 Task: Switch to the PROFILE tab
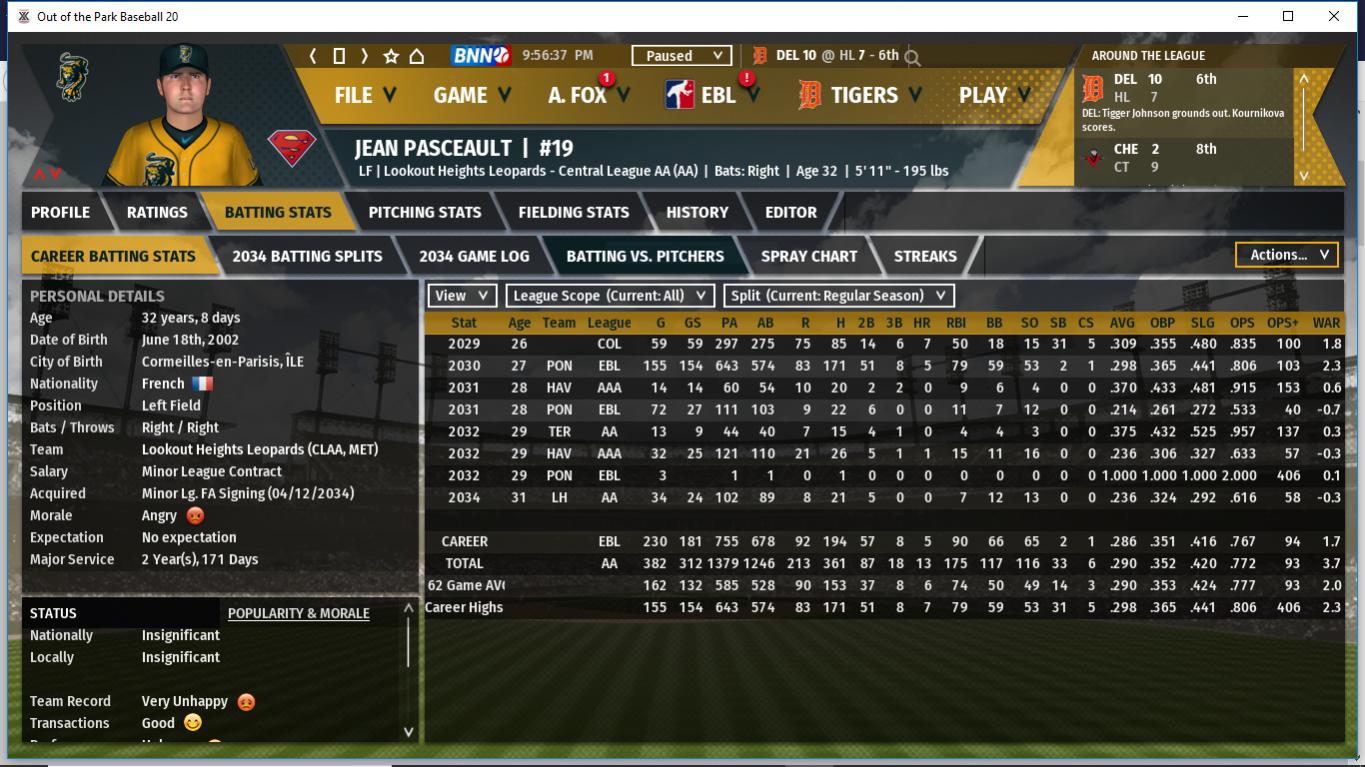point(60,212)
